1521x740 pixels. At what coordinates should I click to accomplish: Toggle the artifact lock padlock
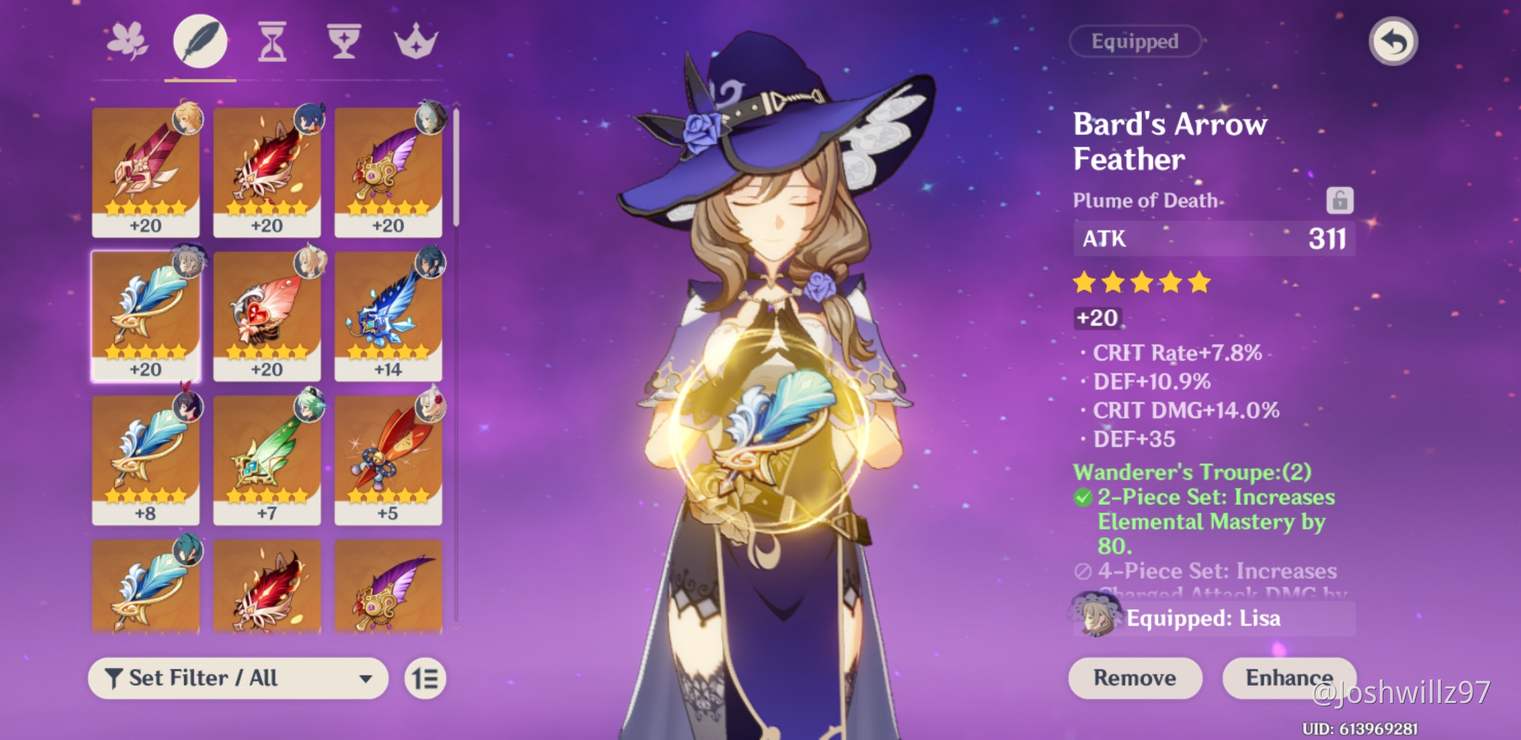pyautogui.click(x=1338, y=199)
